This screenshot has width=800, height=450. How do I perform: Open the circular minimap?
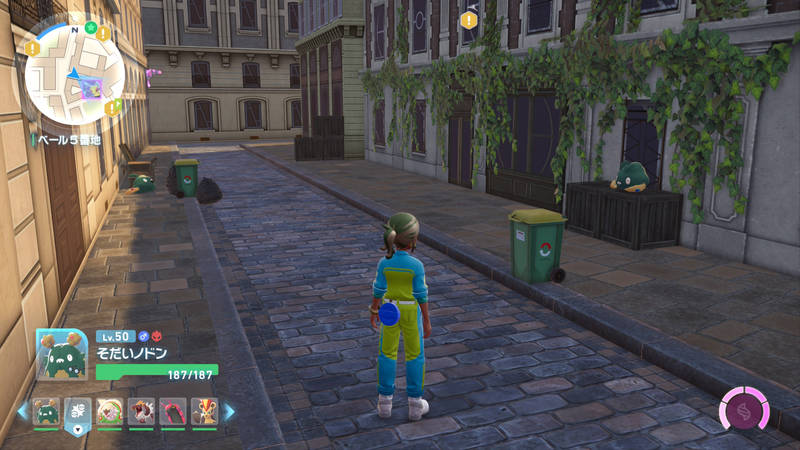coord(73,70)
